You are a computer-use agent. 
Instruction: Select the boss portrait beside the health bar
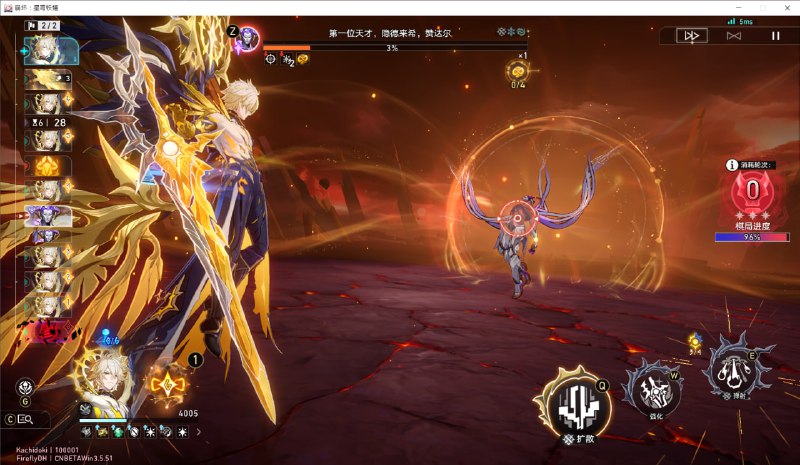tap(248, 39)
